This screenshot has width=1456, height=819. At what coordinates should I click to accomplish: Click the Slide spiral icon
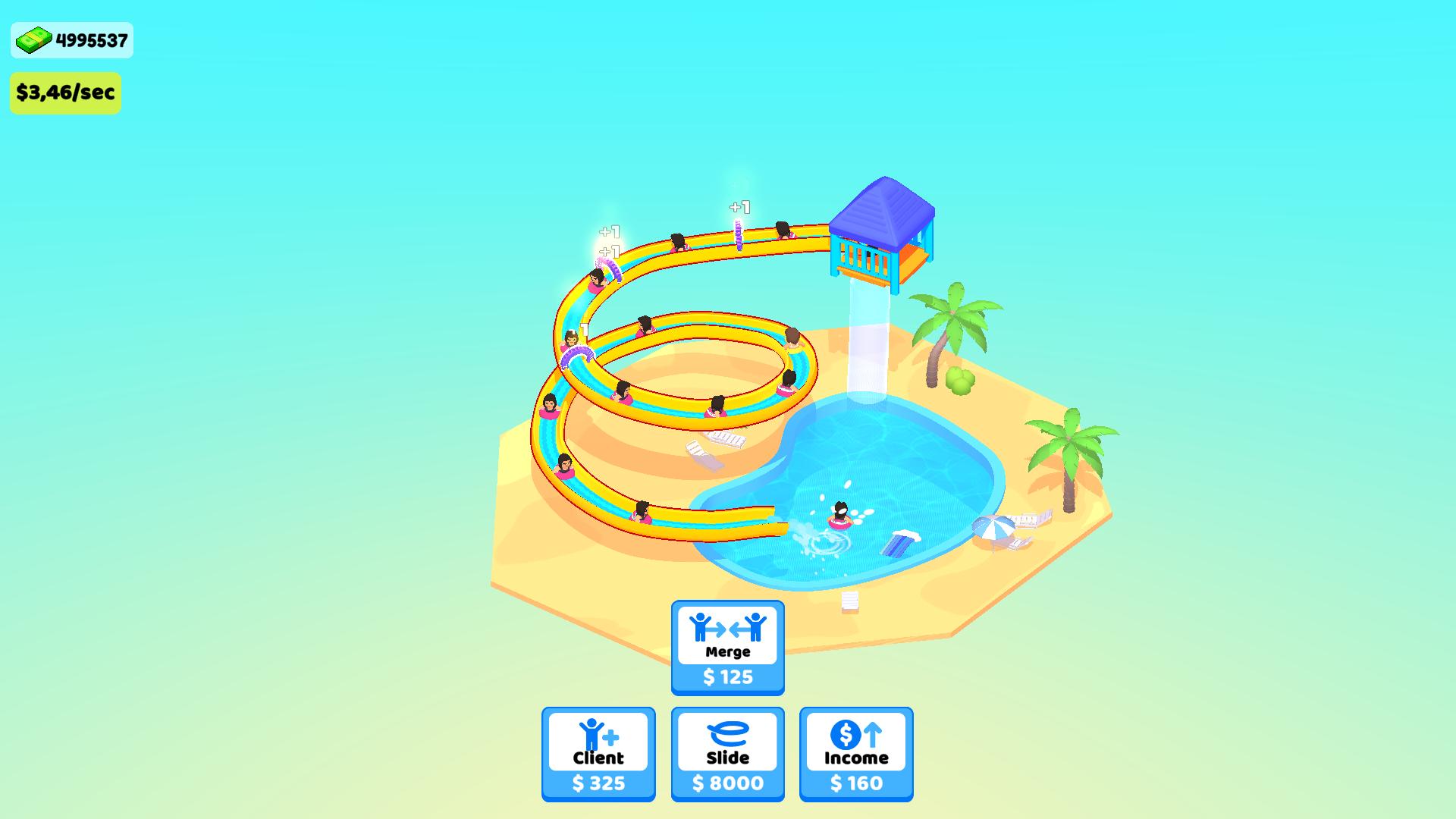pos(726,737)
